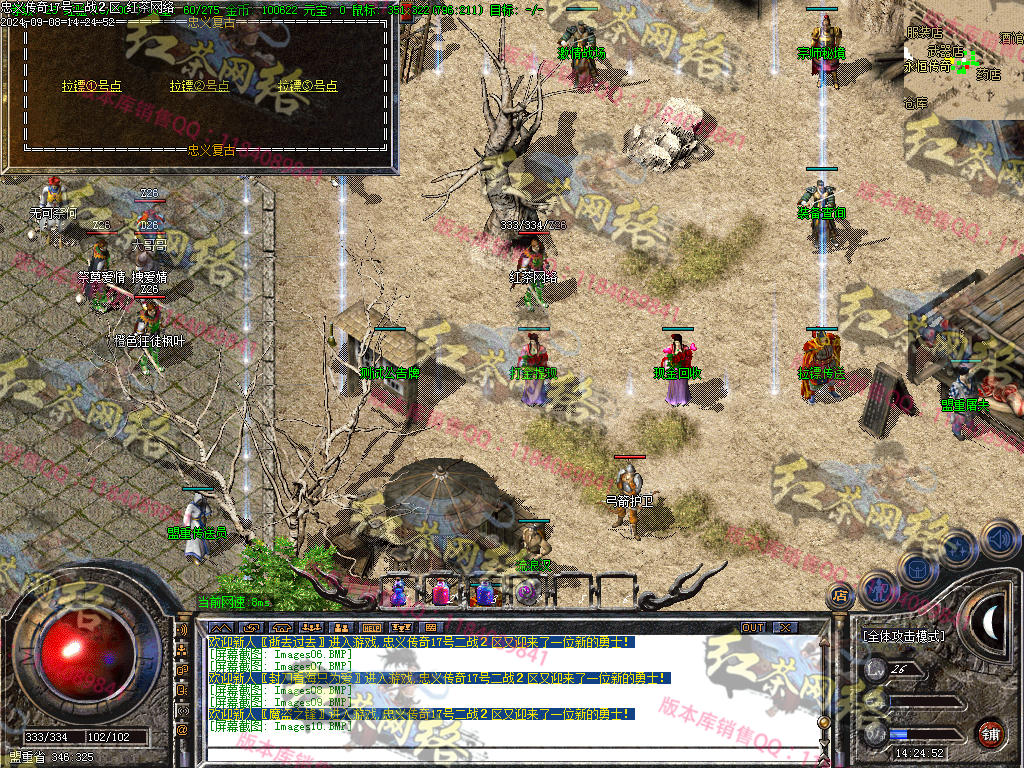The width and height of the screenshot is (1024, 768).
Task: Use the red potion belt slot
Action: tap(441, 593)
